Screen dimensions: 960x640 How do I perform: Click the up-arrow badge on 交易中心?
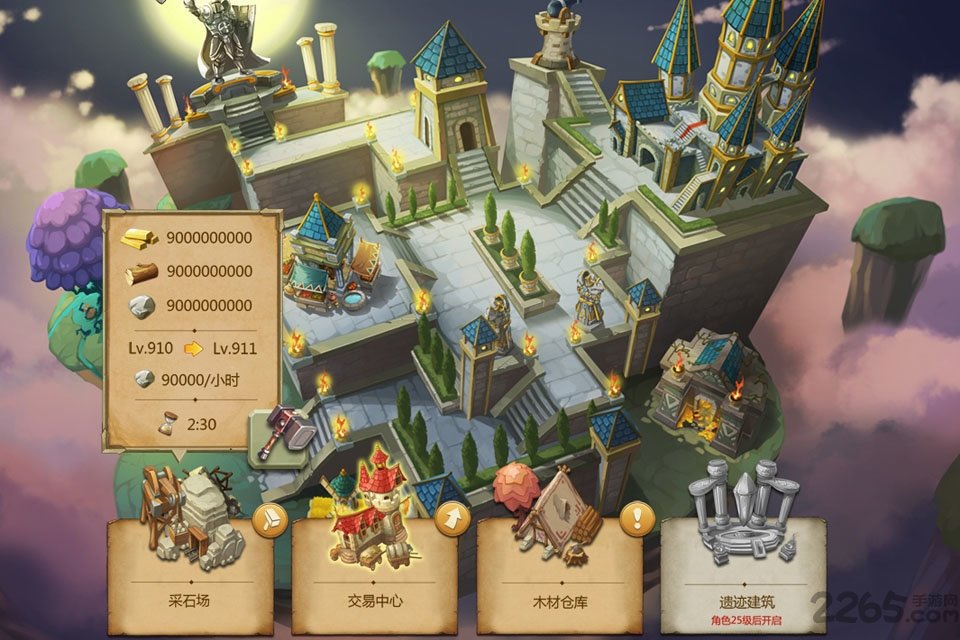point(453,518)
